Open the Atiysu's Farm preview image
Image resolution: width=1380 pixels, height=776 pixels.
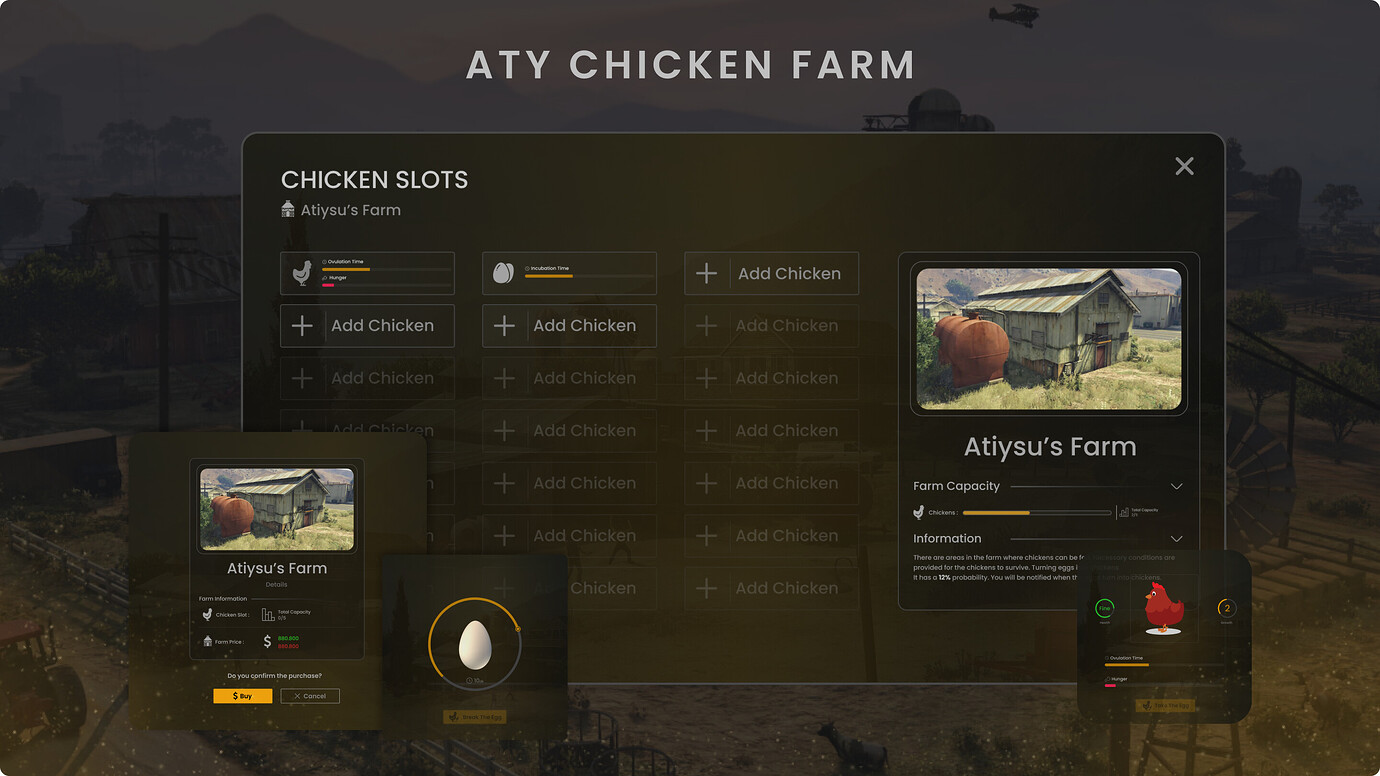(1048, 338)
